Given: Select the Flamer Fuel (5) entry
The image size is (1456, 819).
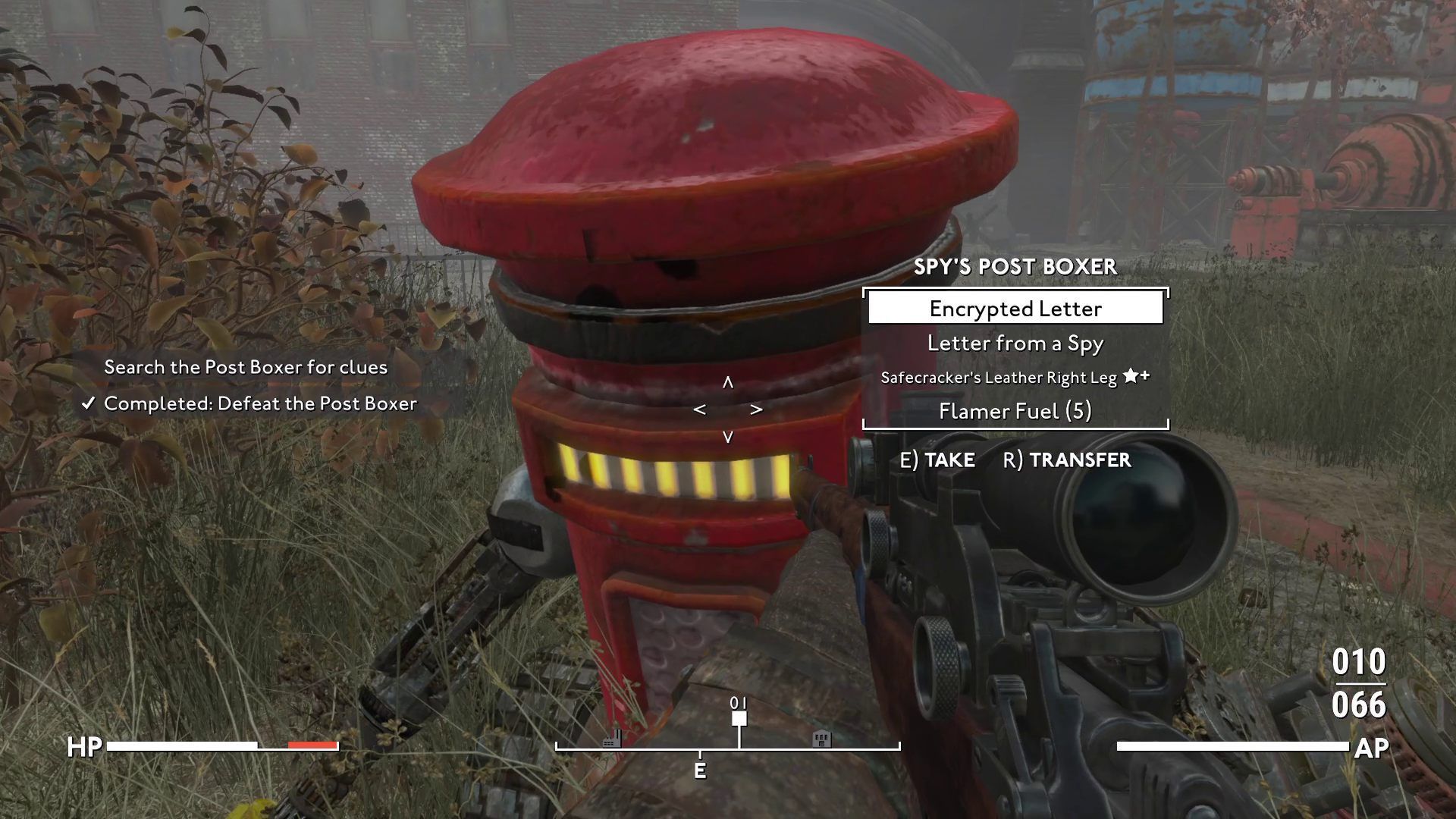Looking at the screenshot, I should click(1015, 411).
